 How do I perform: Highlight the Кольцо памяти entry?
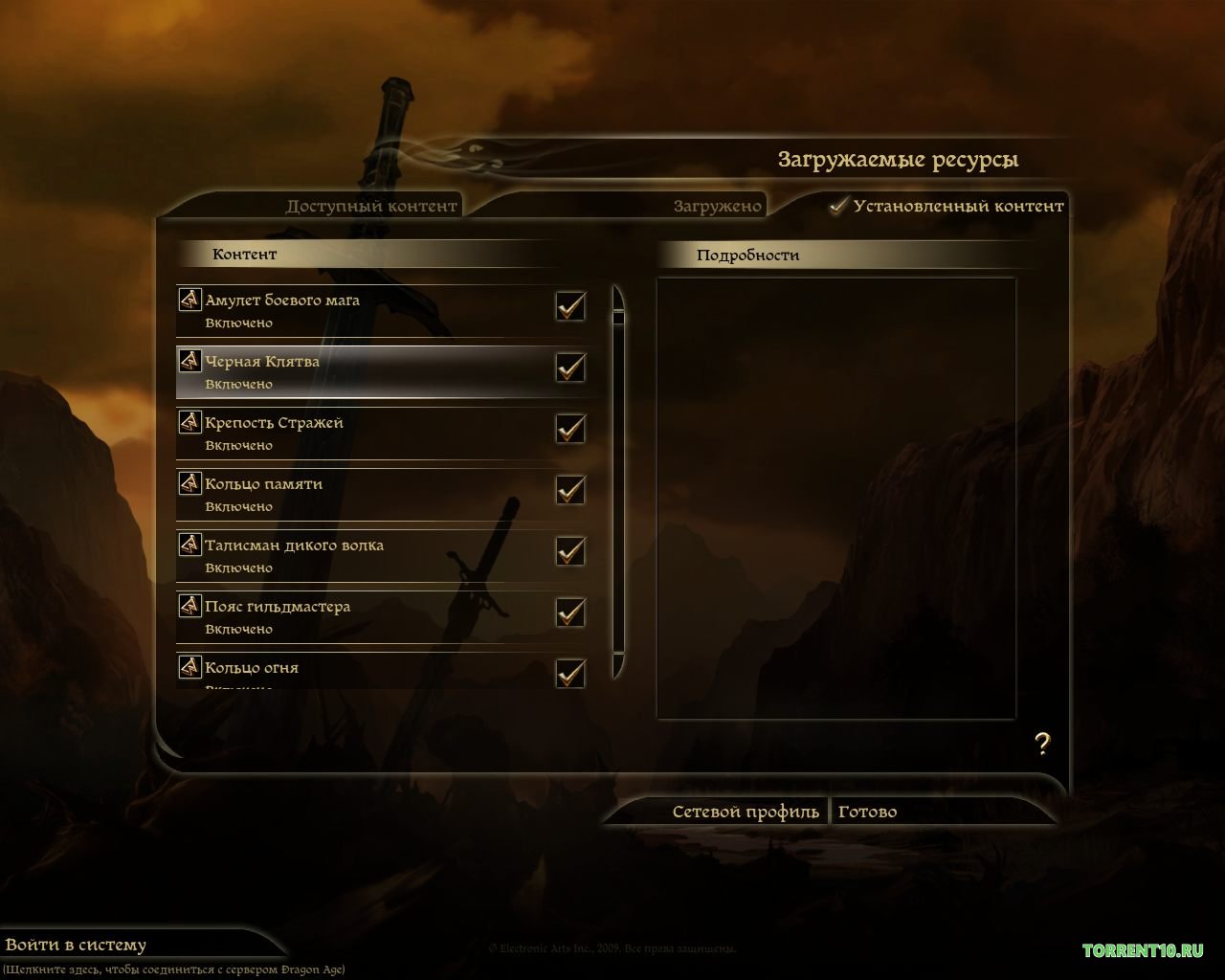pos(364,494)
